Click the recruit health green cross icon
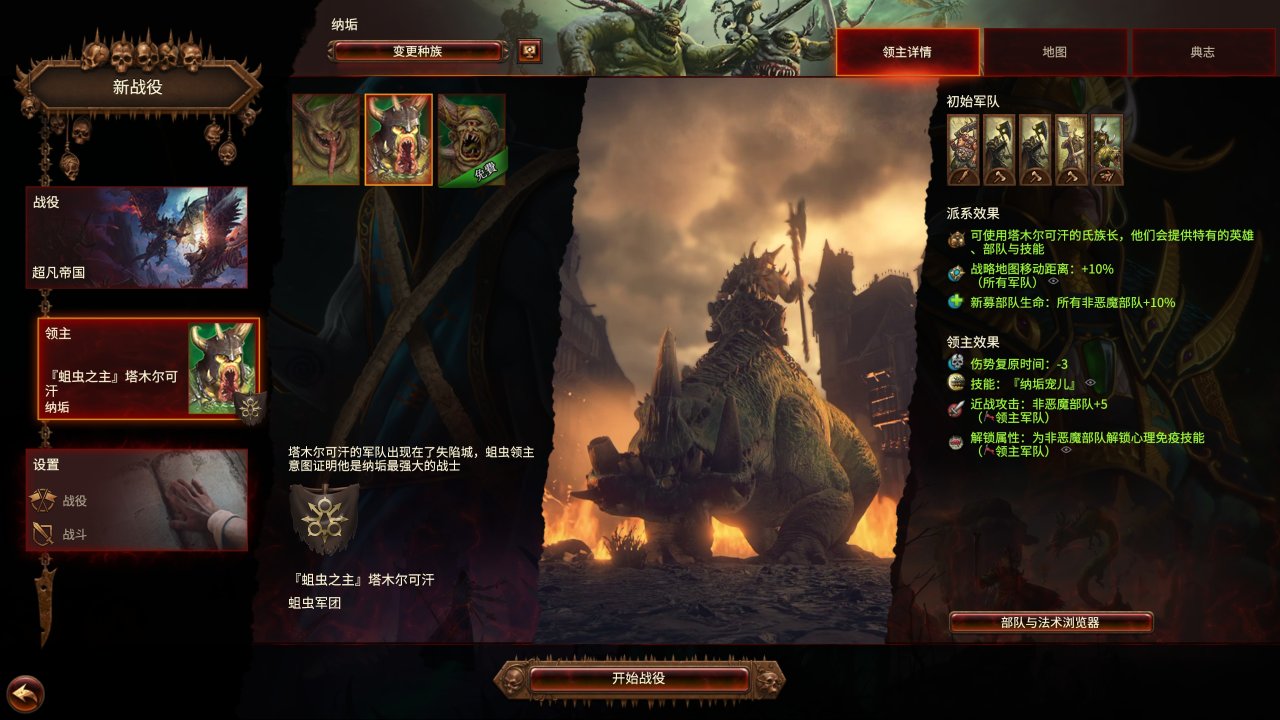The height and width of the screenshot is (720, 1280). click(954, 301)
